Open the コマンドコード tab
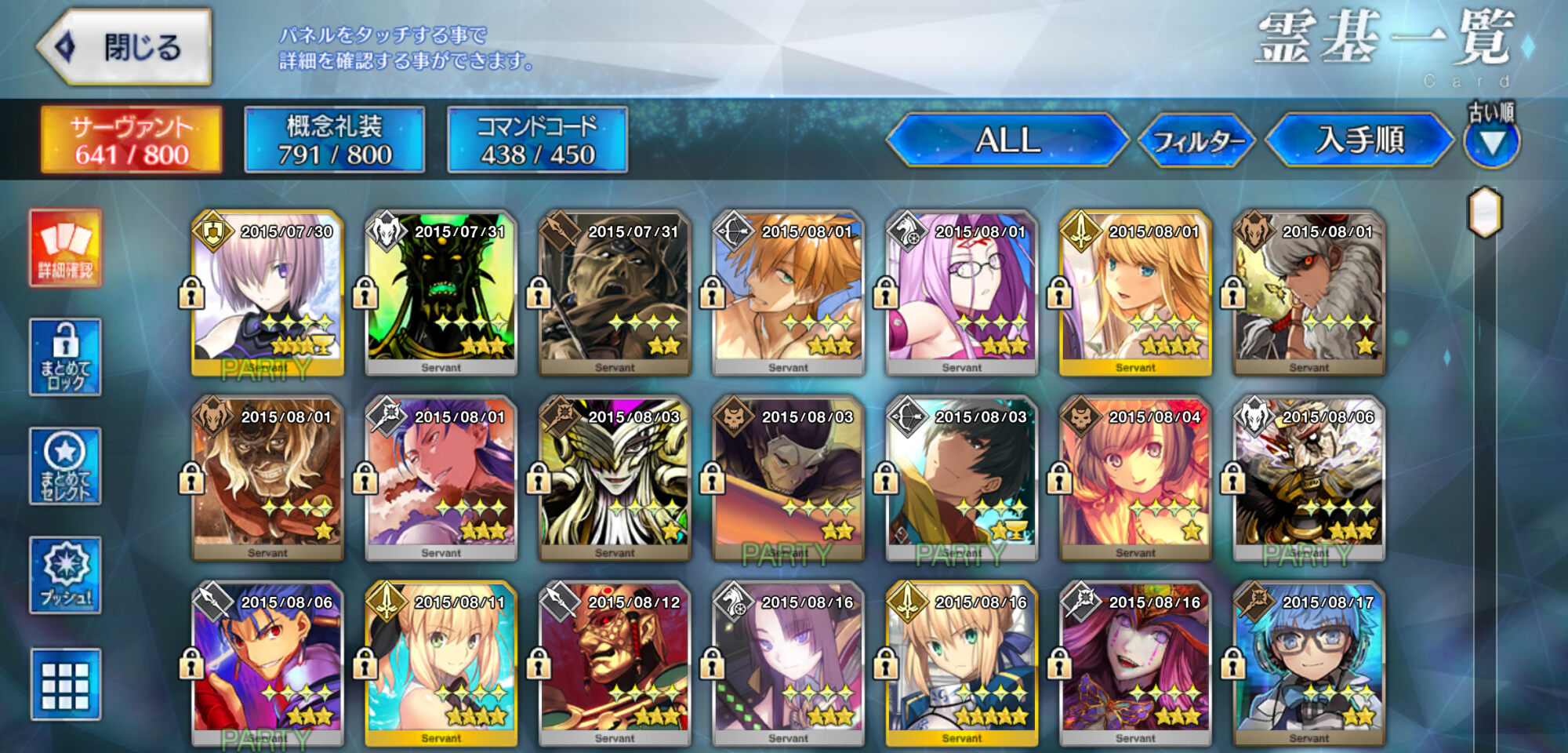Screen dimensions: 1568x753 tap(538, 140)
